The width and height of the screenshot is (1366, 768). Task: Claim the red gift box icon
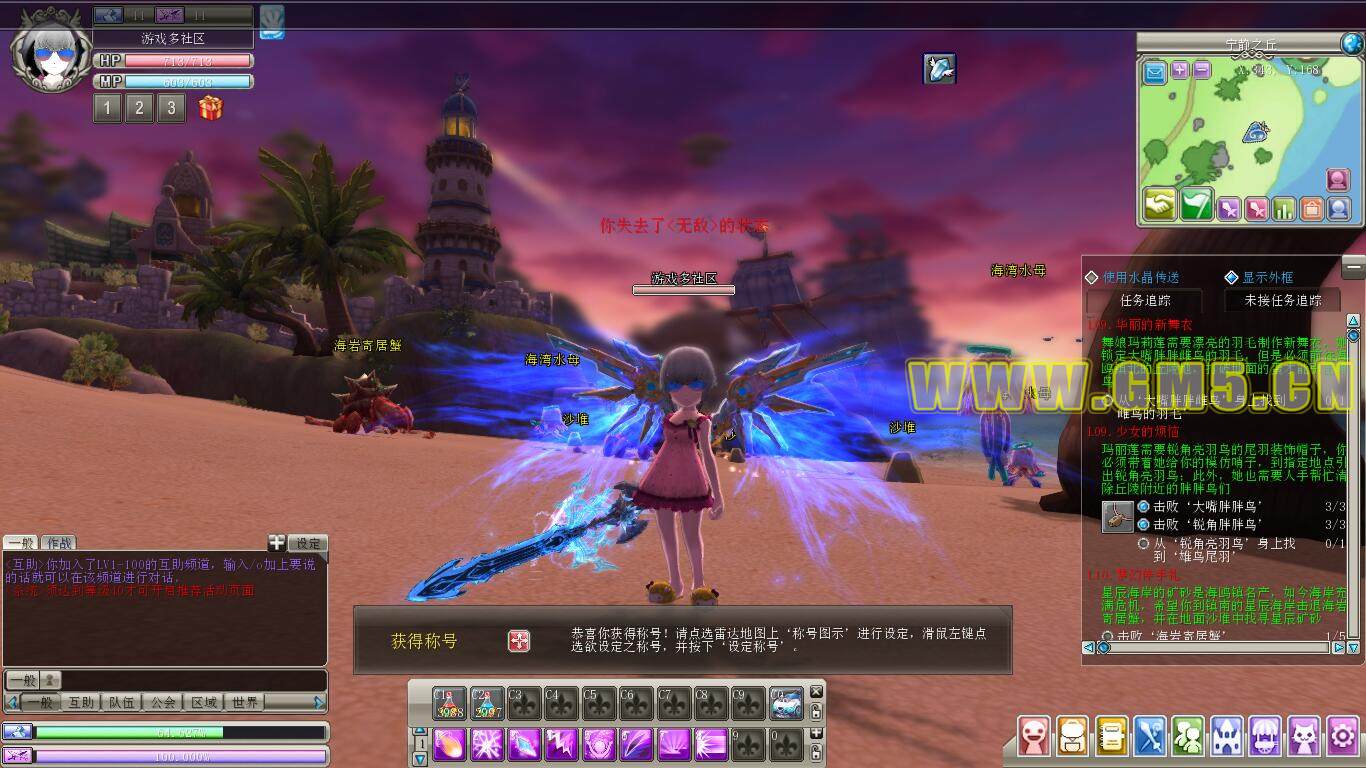(210, 108)
